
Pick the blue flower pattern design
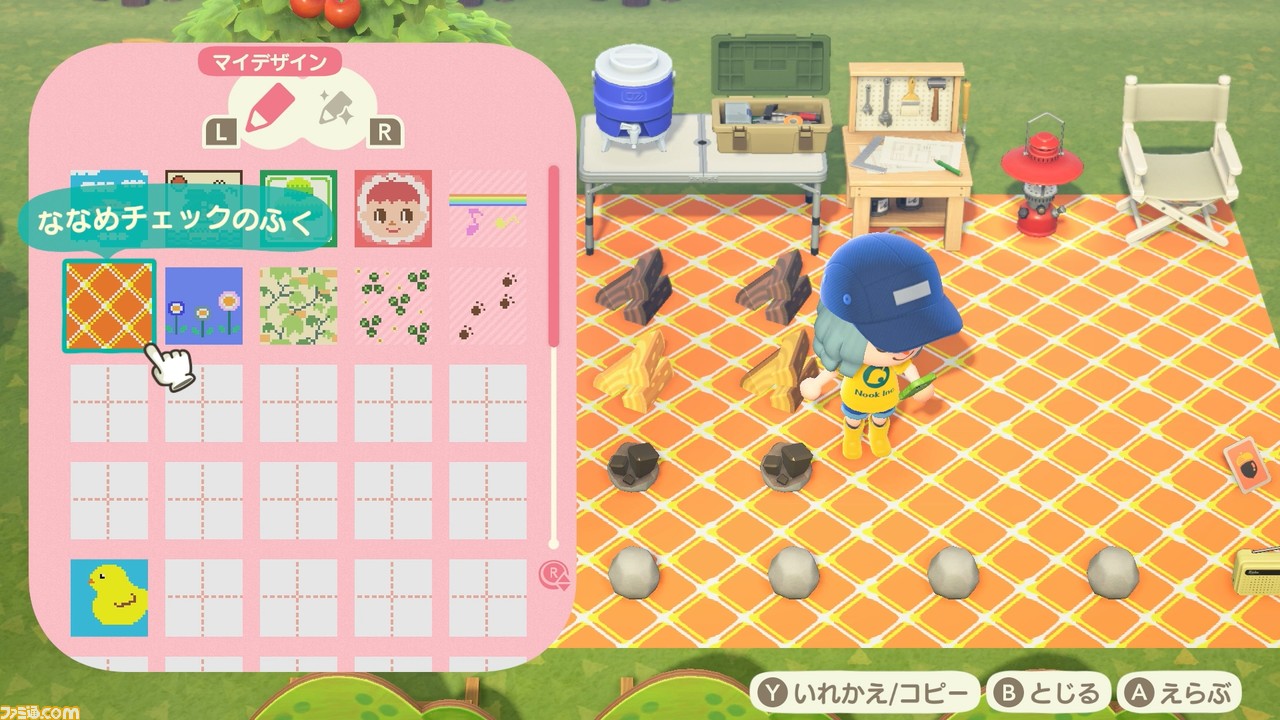pyautogui.click(x=203, y=303)
